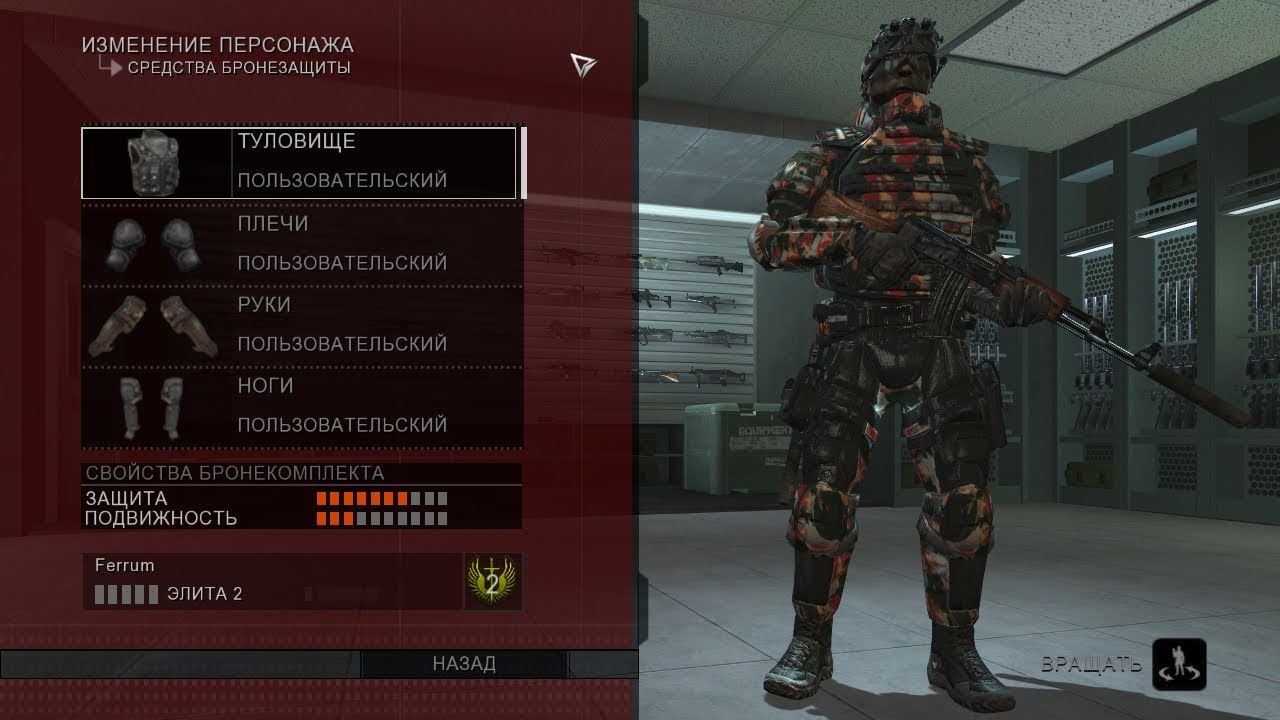Choose the Плечи shoulder armor row
The width and height of the screenshot is (1280, 720).
[x=300, y=243]
